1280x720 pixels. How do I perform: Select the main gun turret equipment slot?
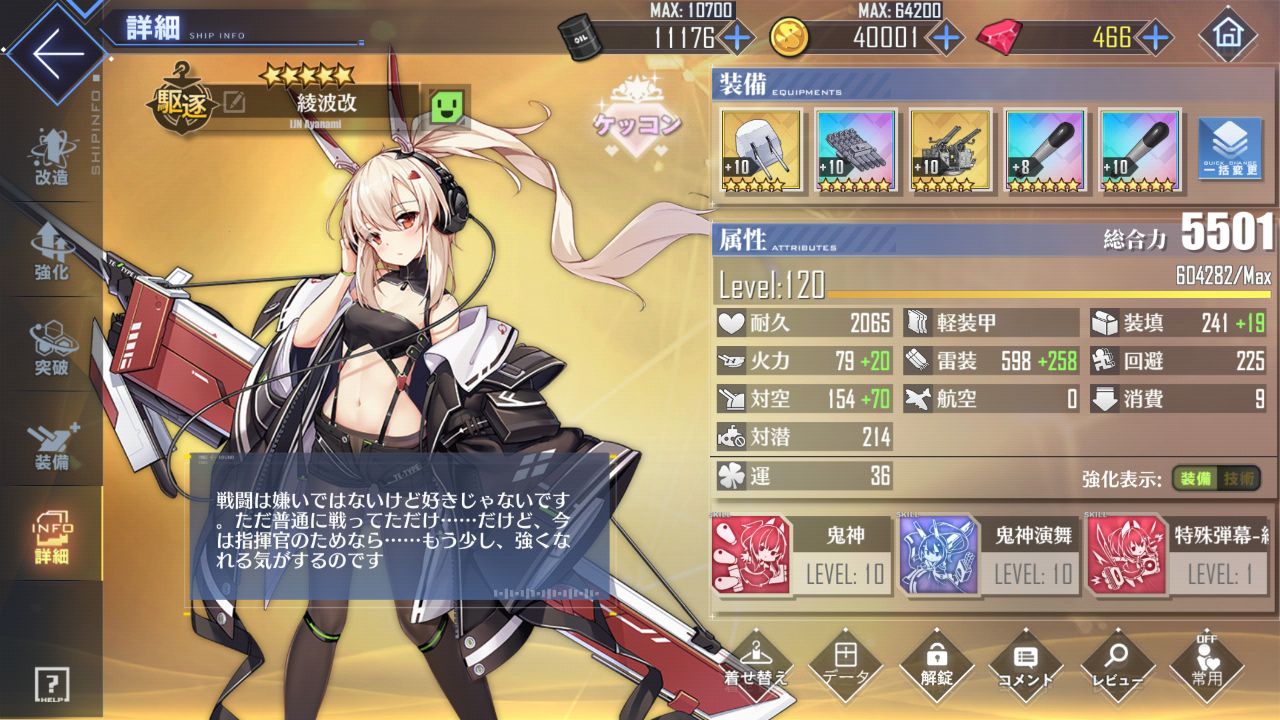point(761,150)
